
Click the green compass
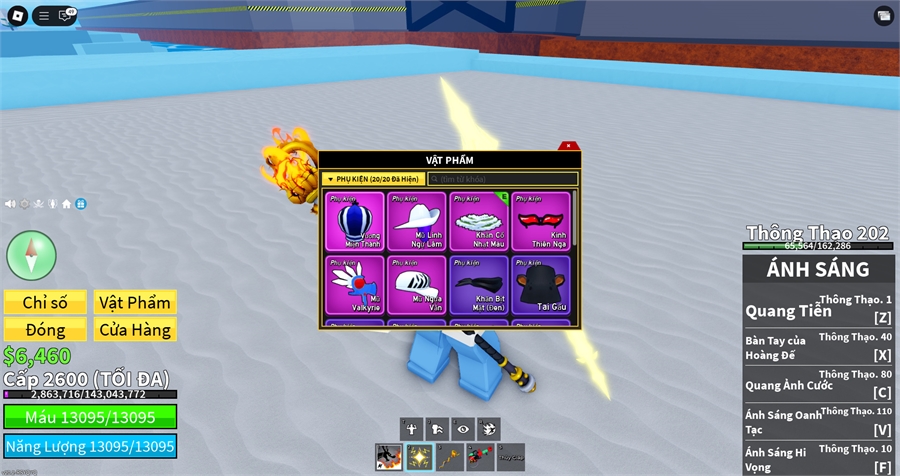tap(31, 255)
